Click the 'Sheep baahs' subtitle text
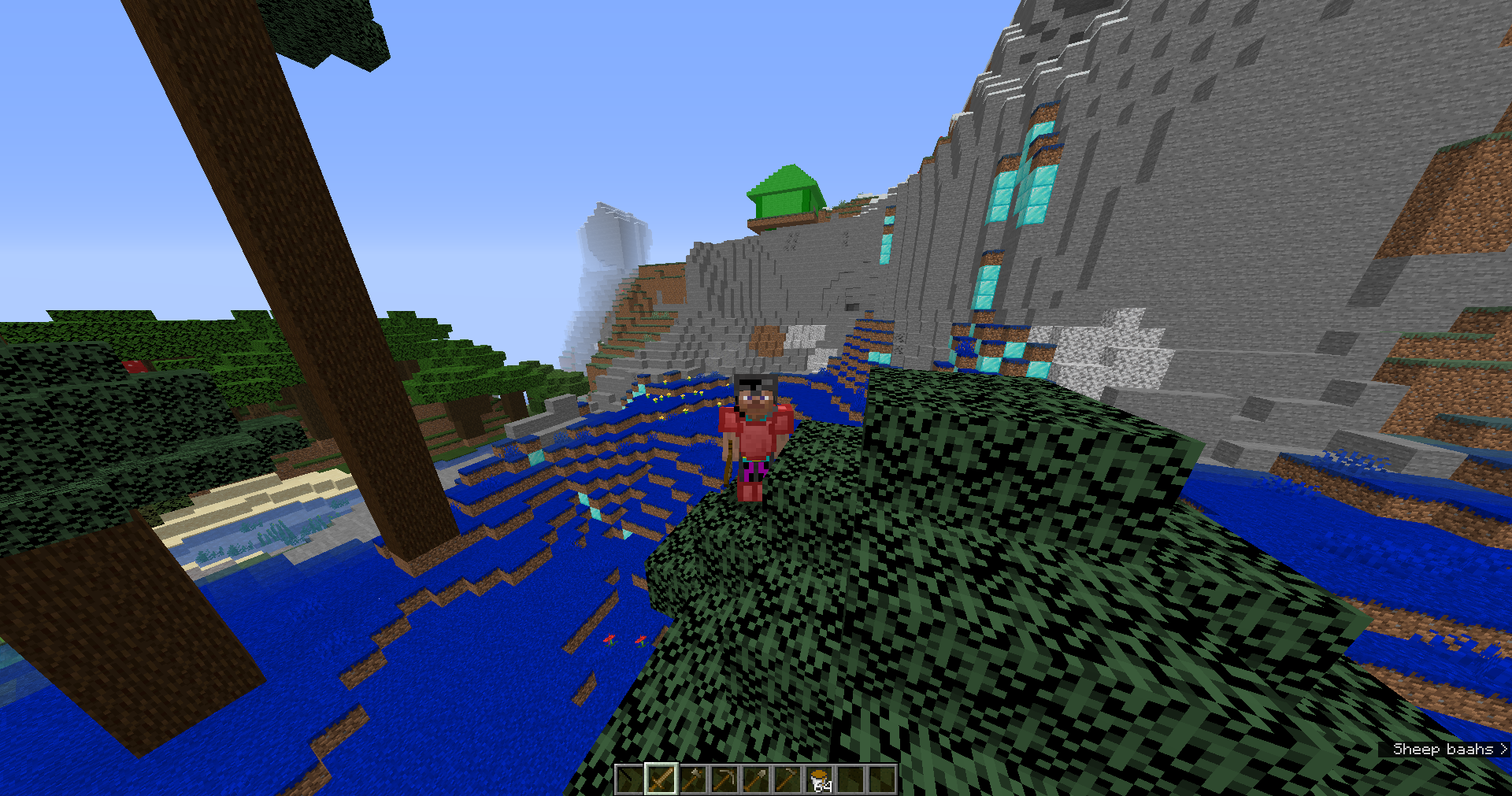Screen dimensions: 1512x796 pos(1444,749)
